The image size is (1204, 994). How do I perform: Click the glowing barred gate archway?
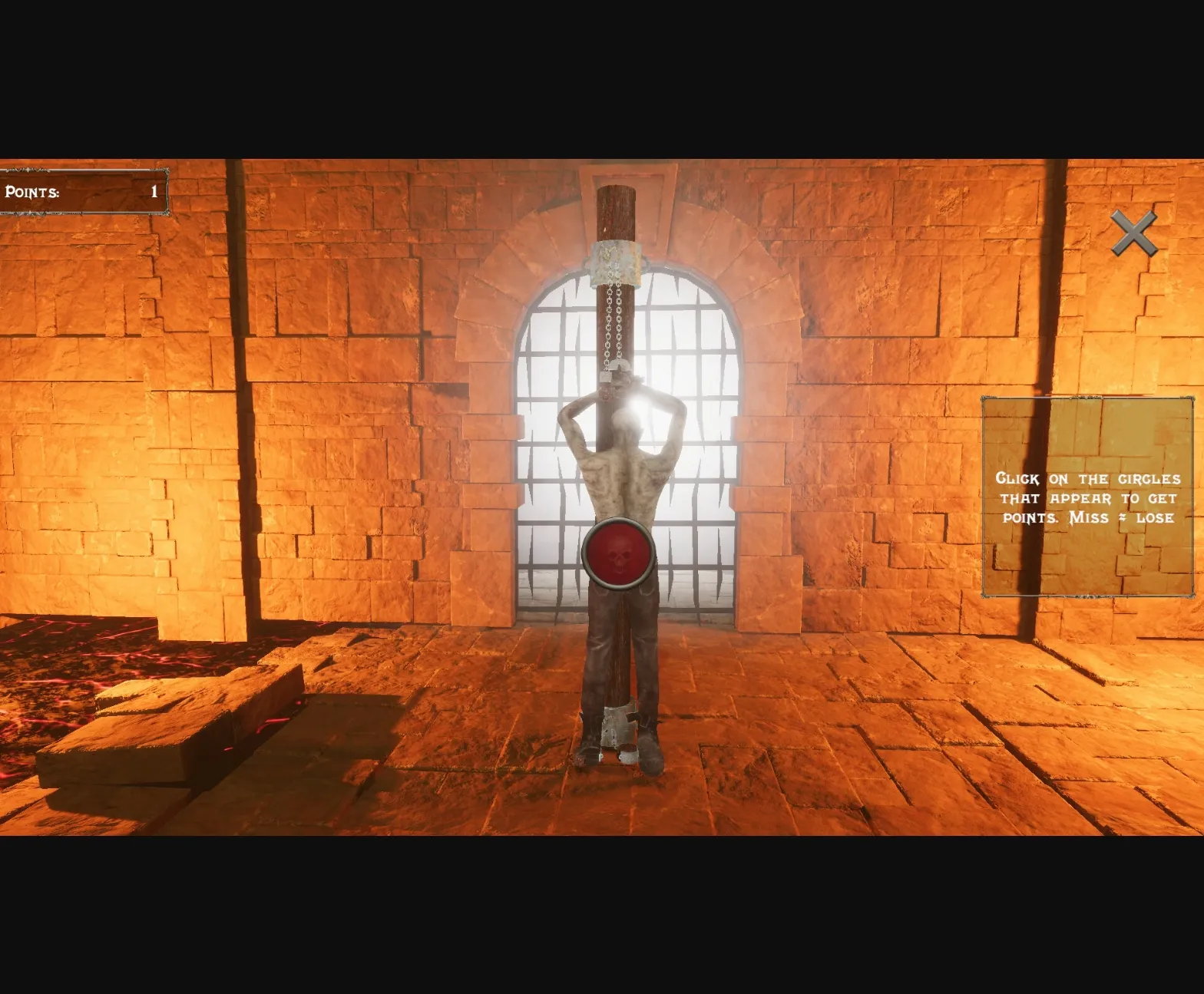[x=691, y=345]
